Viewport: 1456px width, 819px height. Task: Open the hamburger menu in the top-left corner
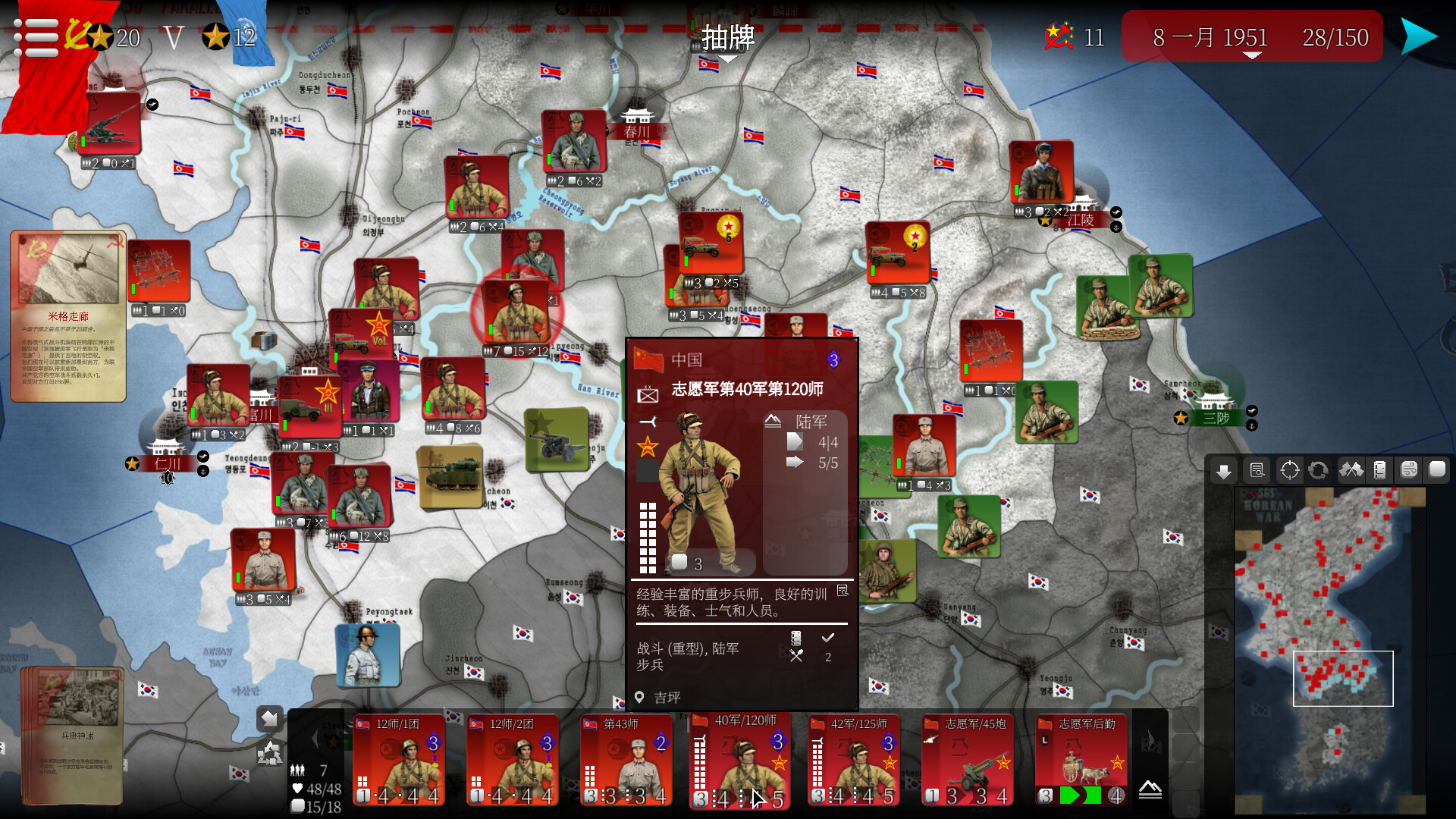[x=34, y=36]
